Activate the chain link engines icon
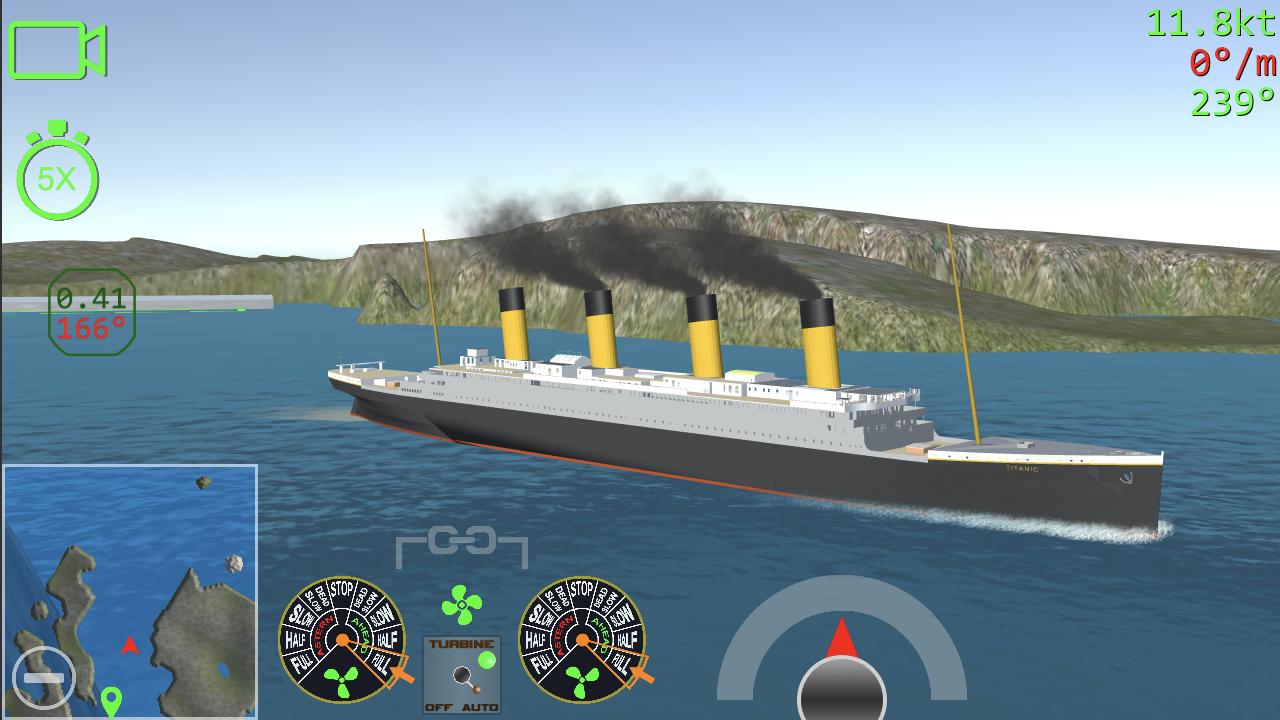This screenshot has width=1280, height=720. click(x=461, y=543)
